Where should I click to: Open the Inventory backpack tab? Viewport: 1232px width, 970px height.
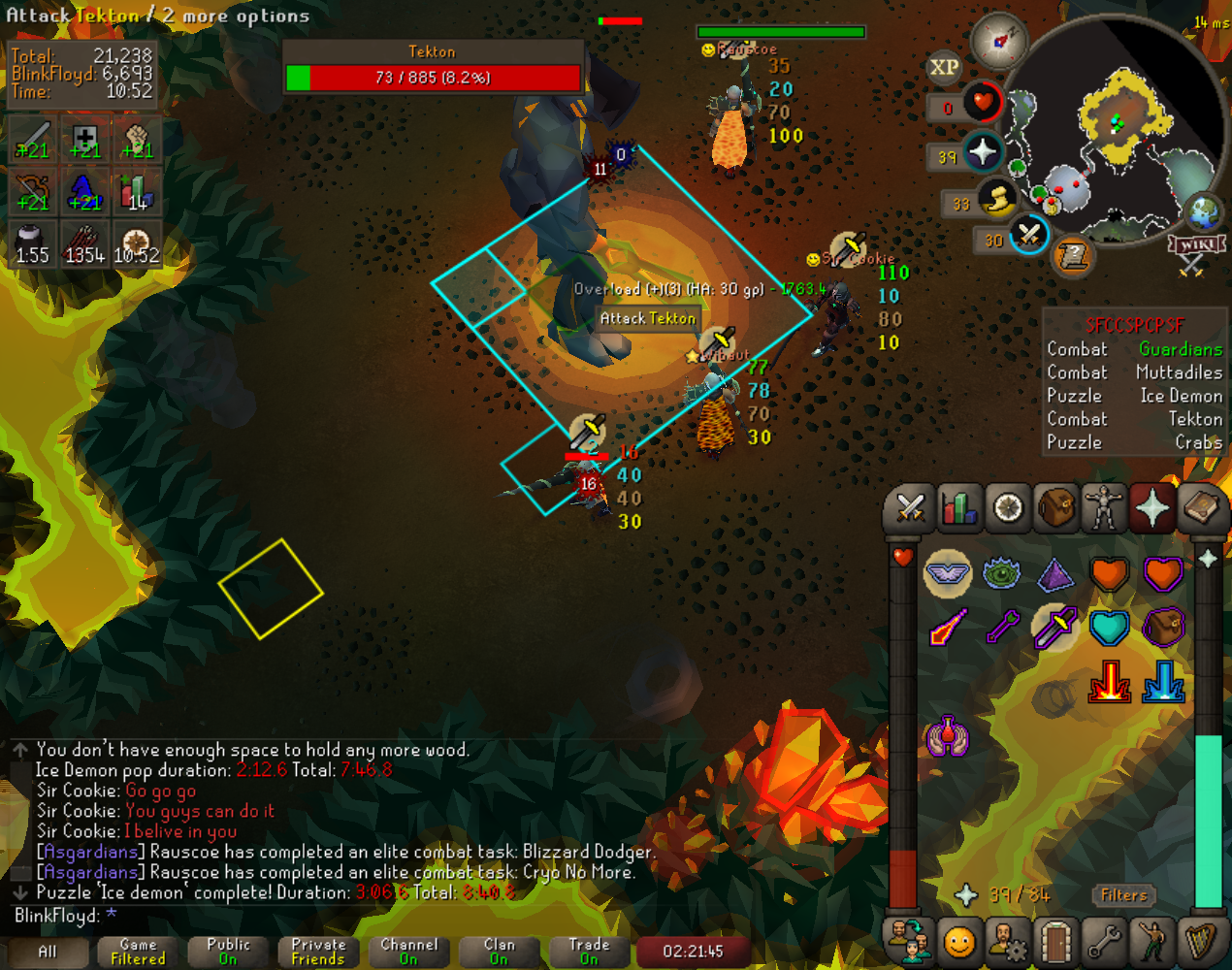1055,507
